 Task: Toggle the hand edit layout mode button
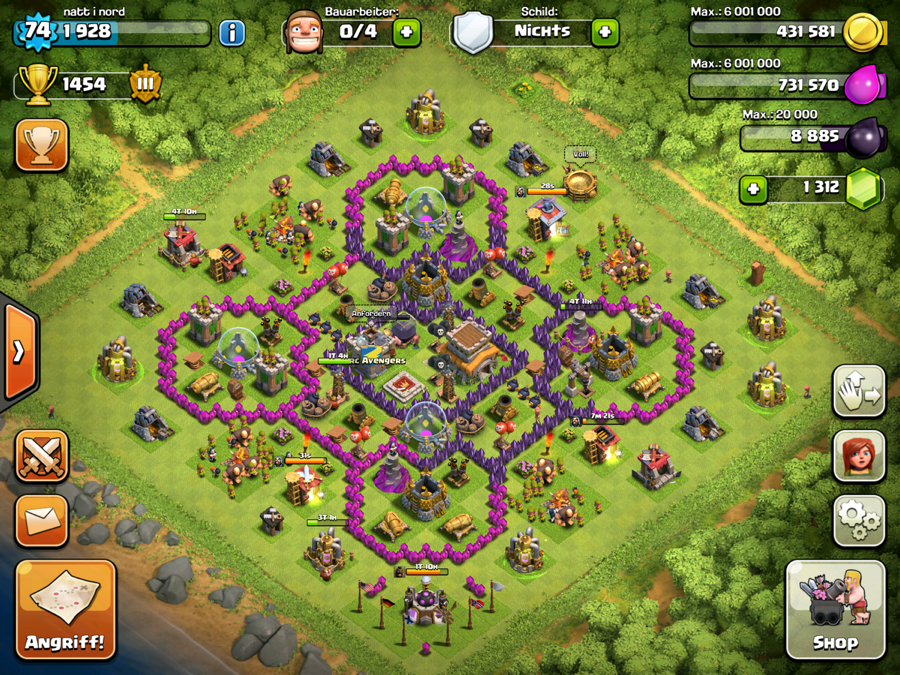[x=858, y=391]
